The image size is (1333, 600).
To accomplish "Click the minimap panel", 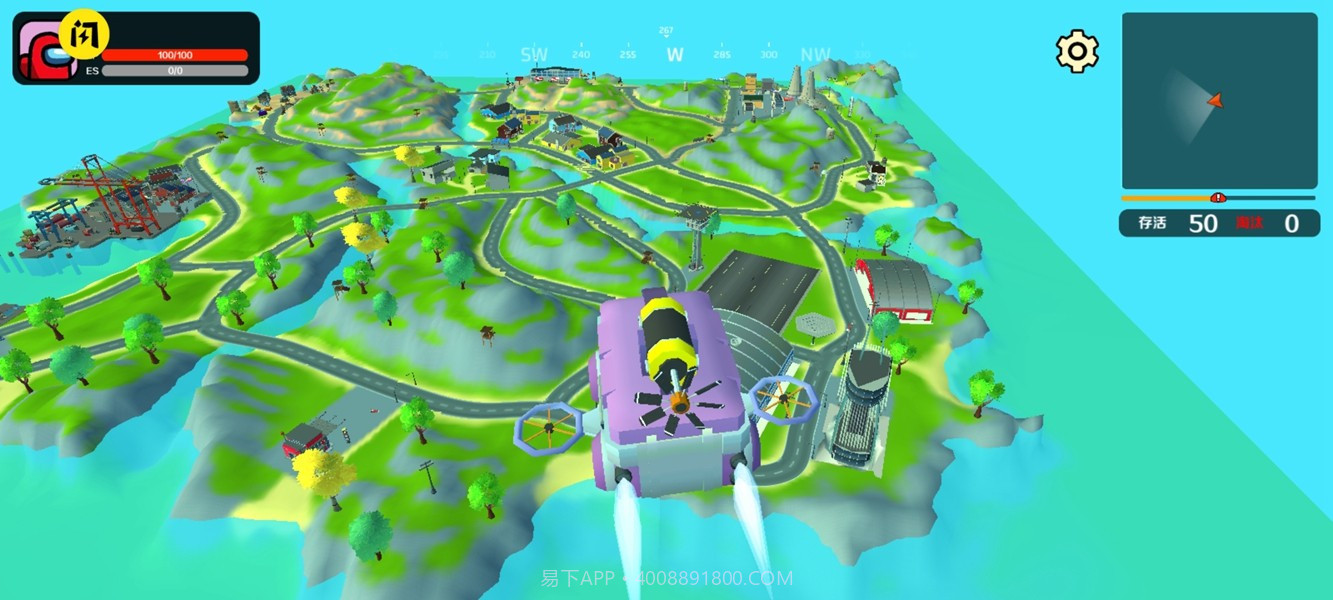I will point(1218,100).
